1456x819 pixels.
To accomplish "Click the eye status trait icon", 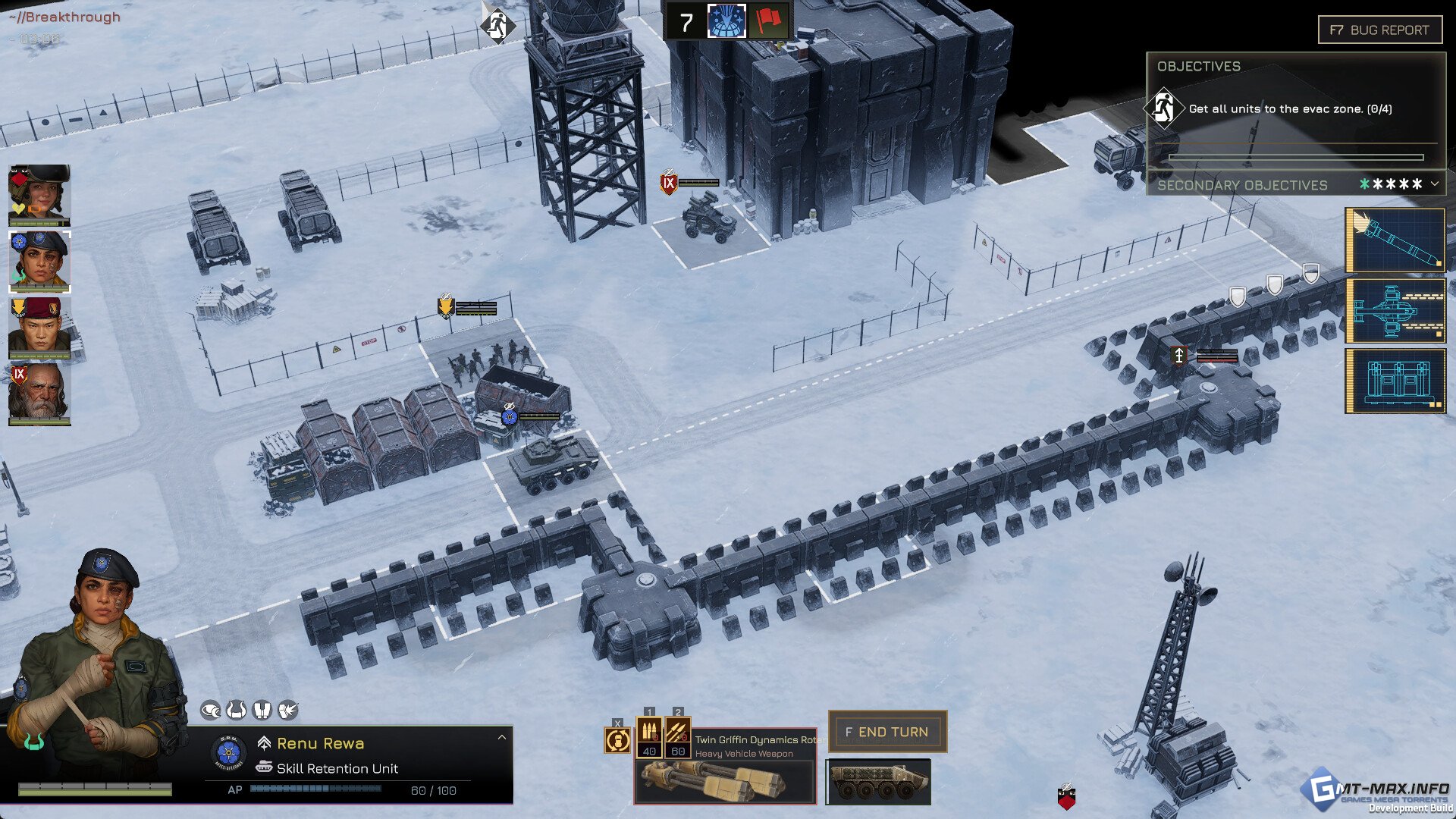I will [210, 711].
